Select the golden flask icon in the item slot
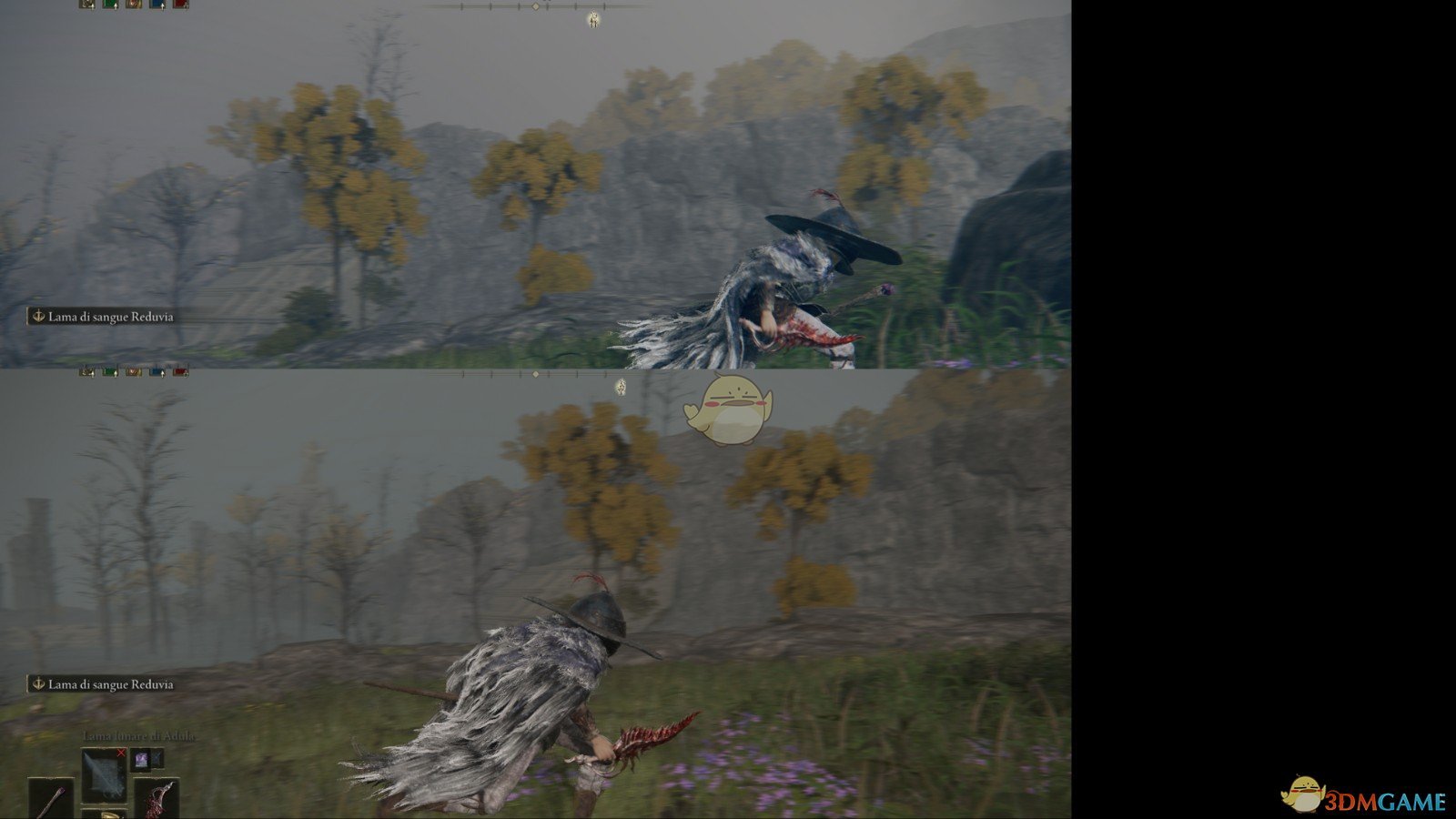 tap(111, 814)
